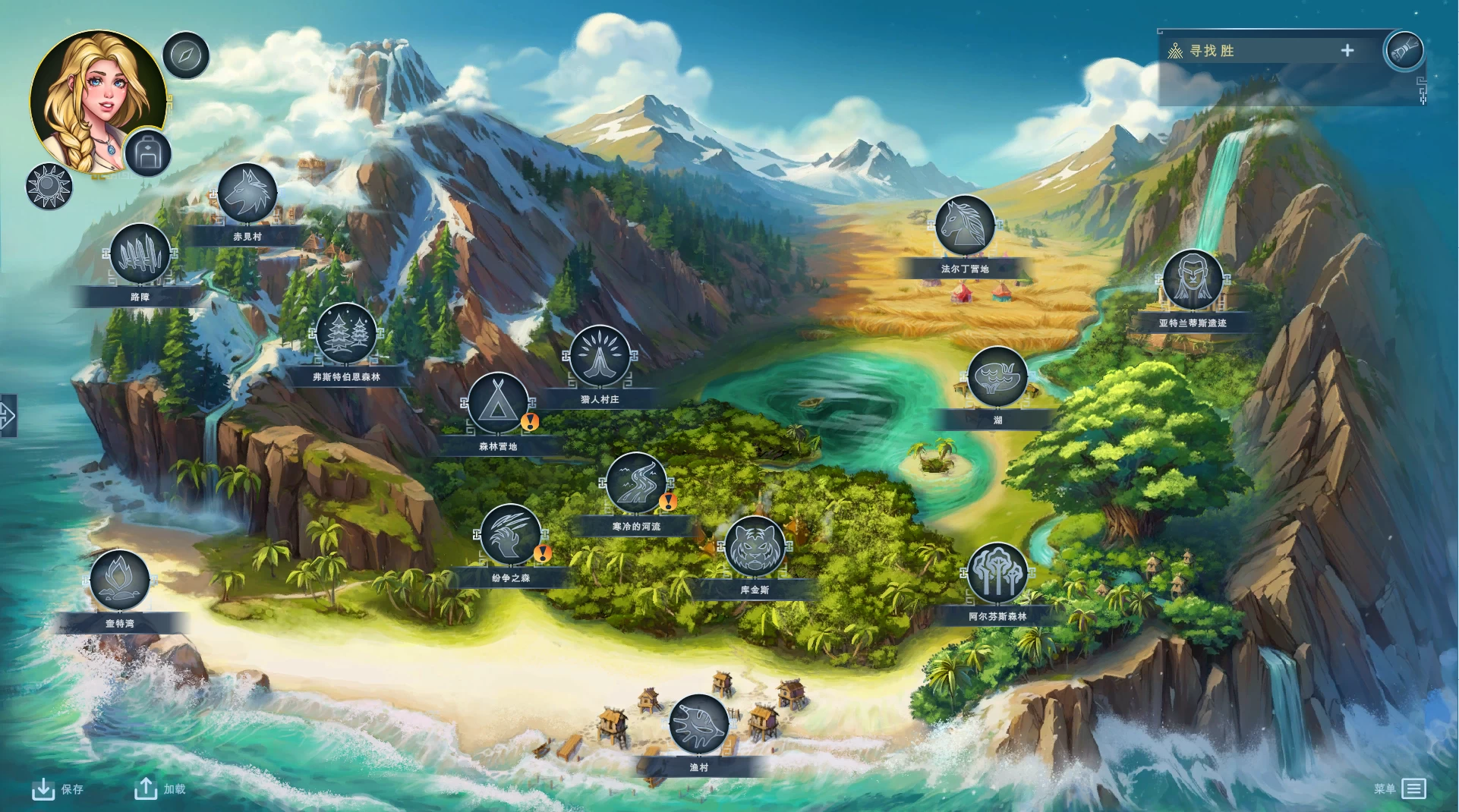1459x812 pixels.
Task: Select the 湖 lake location
Action: click(x=997, y=377)
